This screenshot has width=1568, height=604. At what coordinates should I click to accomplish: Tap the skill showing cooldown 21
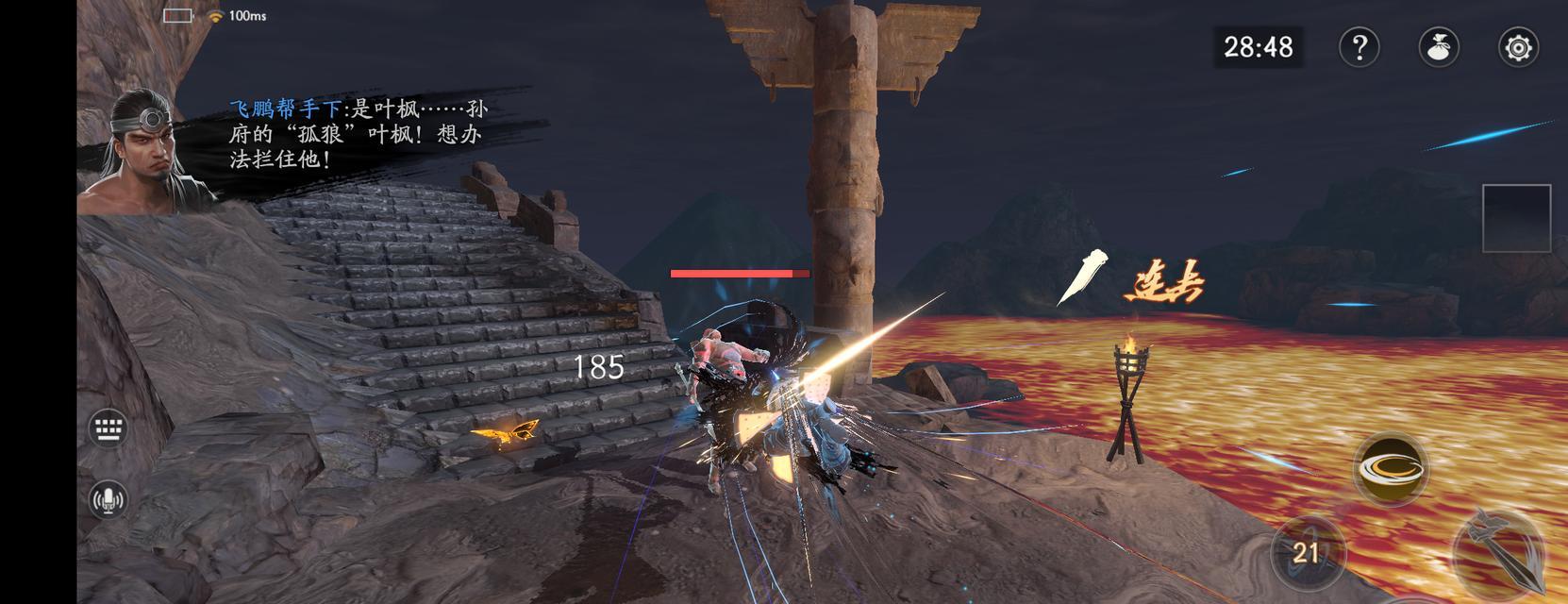click(1305, 552)
